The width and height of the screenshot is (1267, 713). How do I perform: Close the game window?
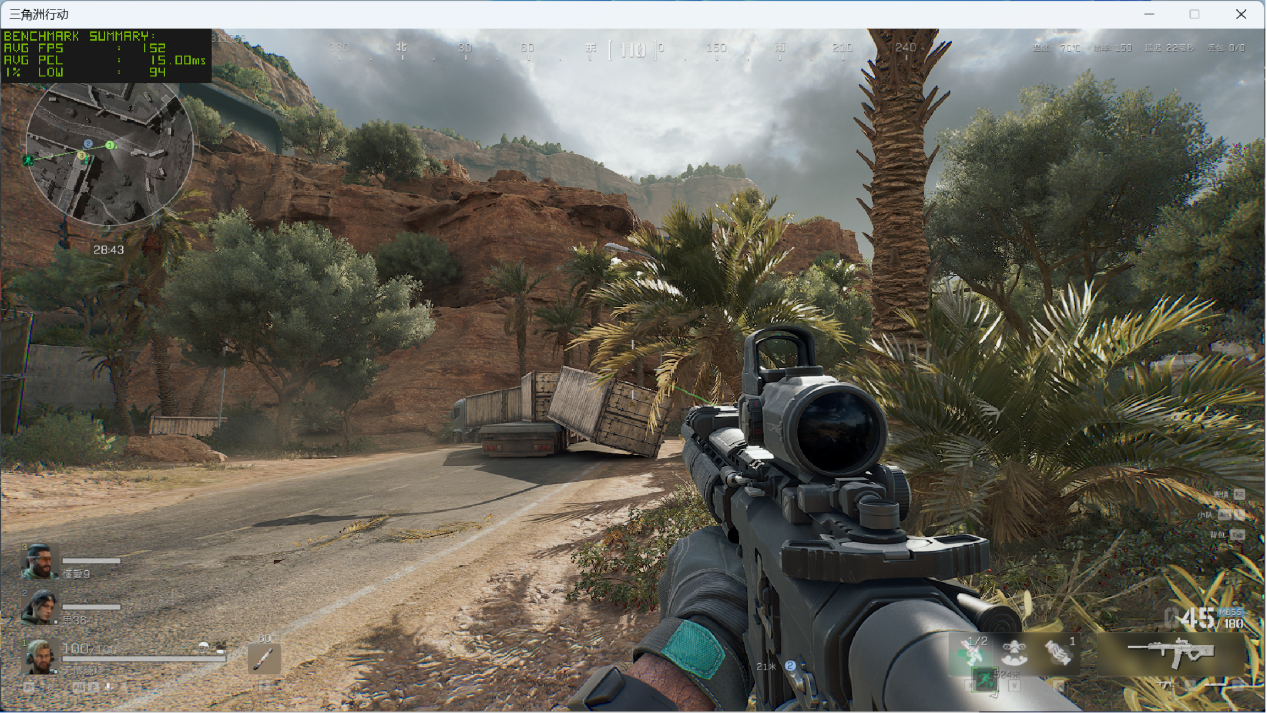pyautogui.click(x=1241, y=14)
